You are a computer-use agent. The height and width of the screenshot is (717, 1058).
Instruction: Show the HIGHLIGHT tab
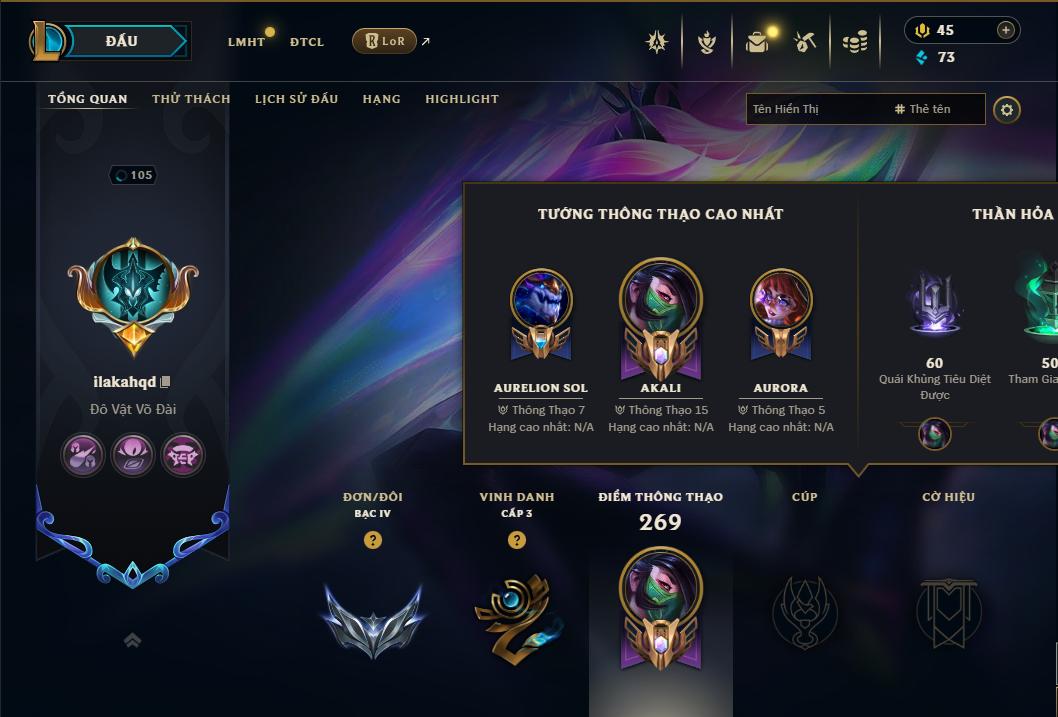(461, 99)
